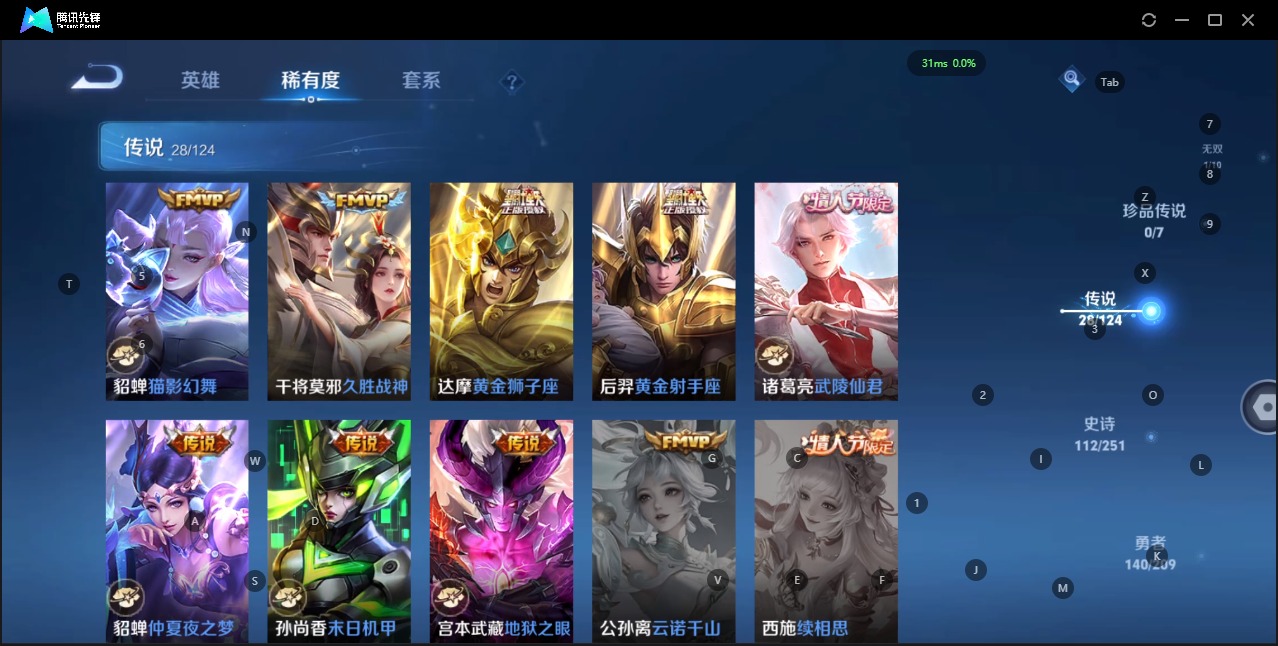
Task: Show the question mark help info
Action: (x=512, y=81)
